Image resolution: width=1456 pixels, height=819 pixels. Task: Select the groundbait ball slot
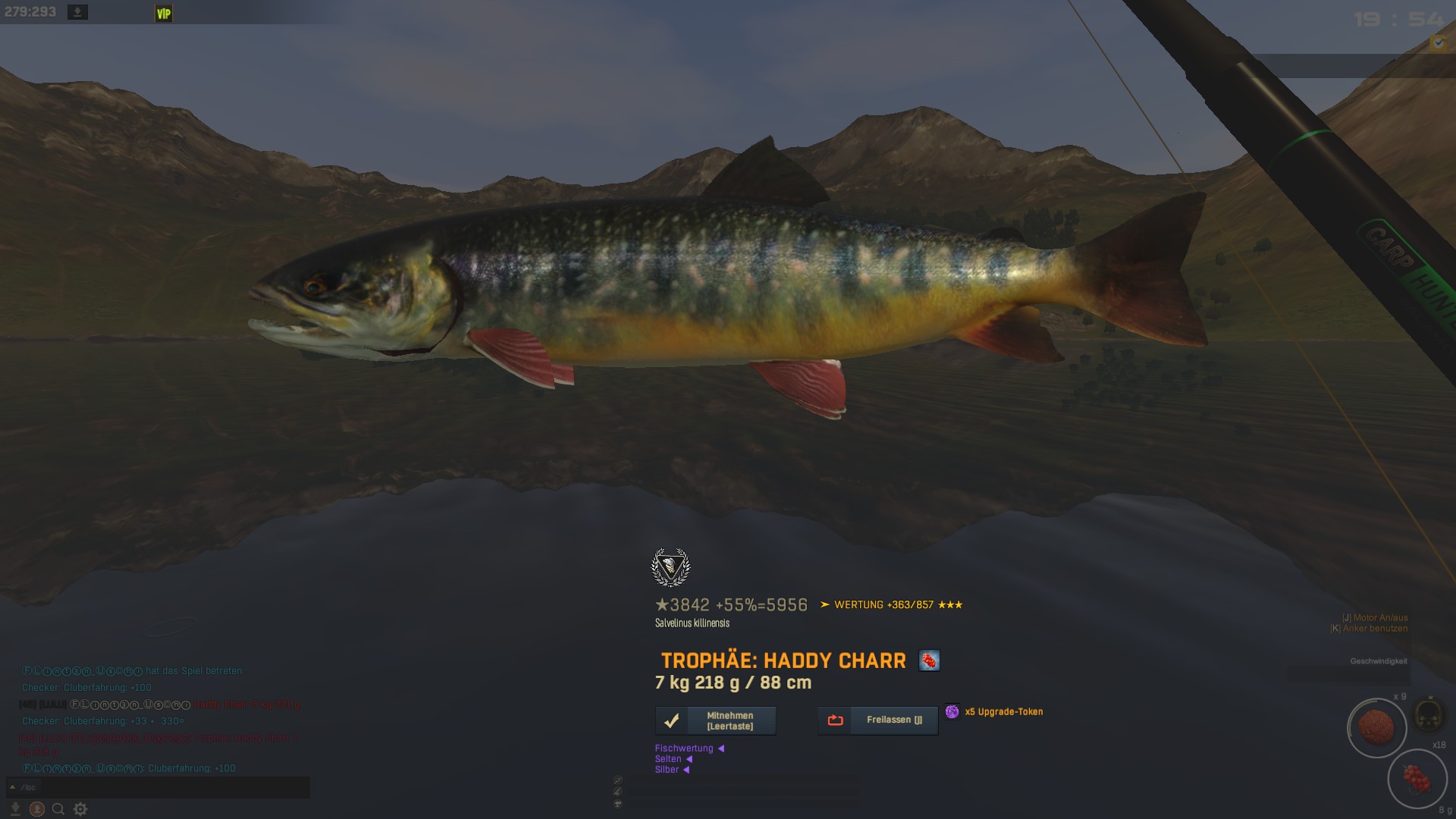[1376, 727]
